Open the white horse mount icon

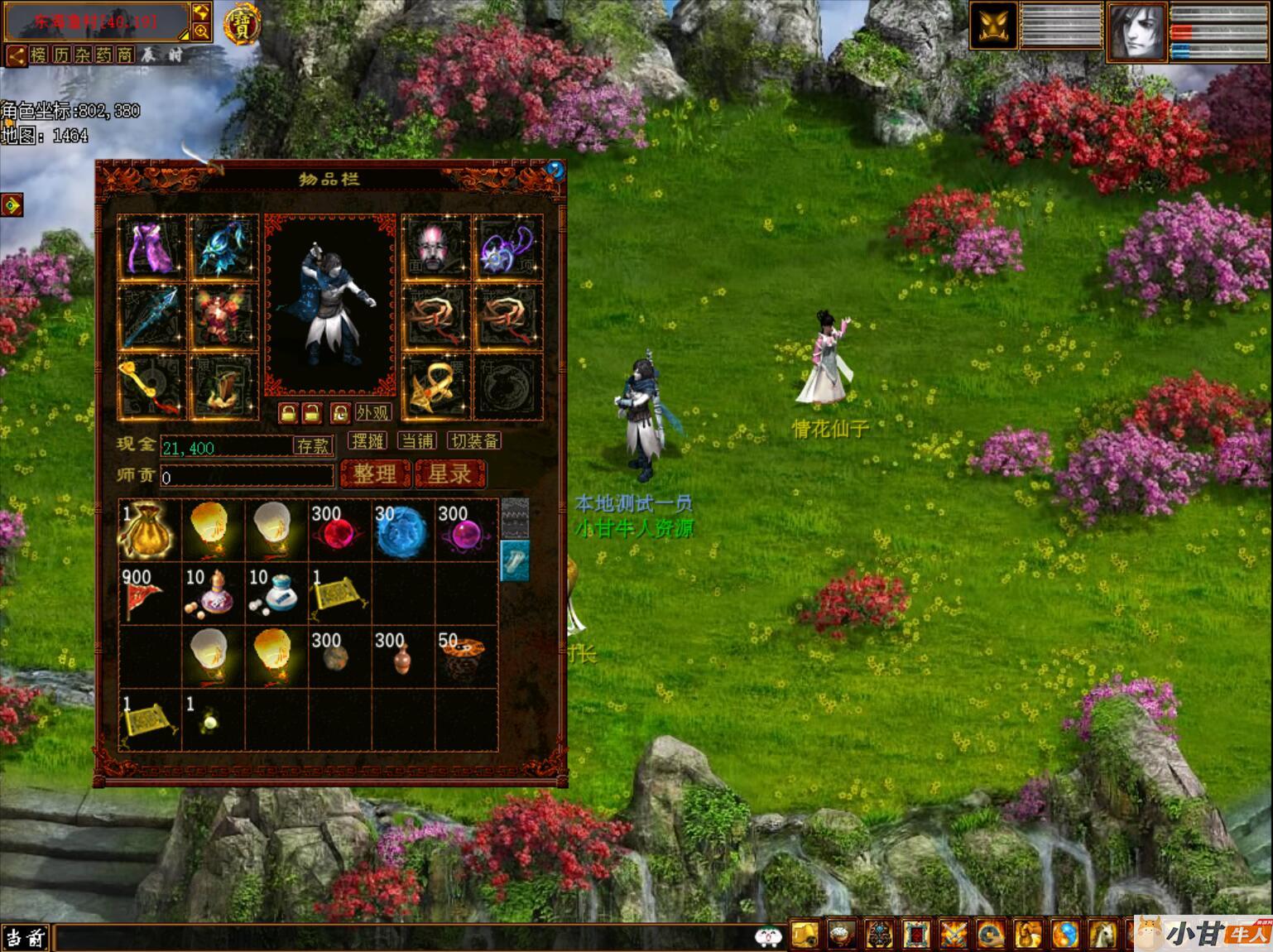[x=1102, y=935]
